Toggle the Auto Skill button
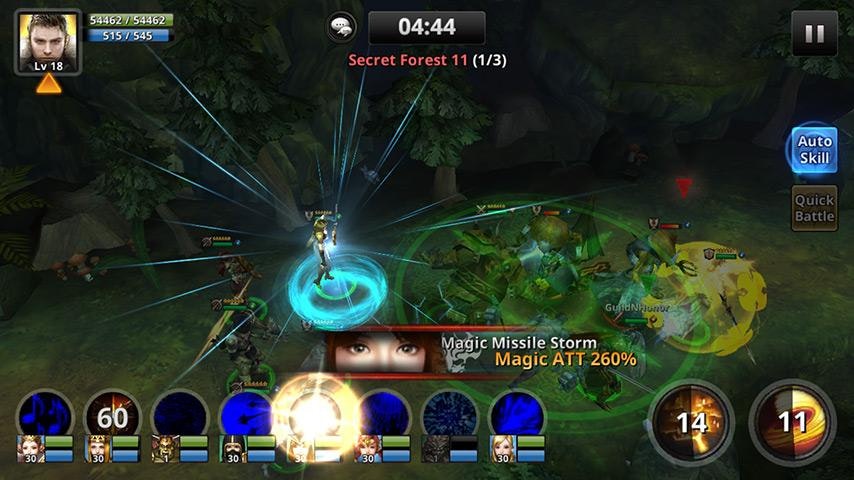This screenshot has height=480, width=854. point(814,150)
